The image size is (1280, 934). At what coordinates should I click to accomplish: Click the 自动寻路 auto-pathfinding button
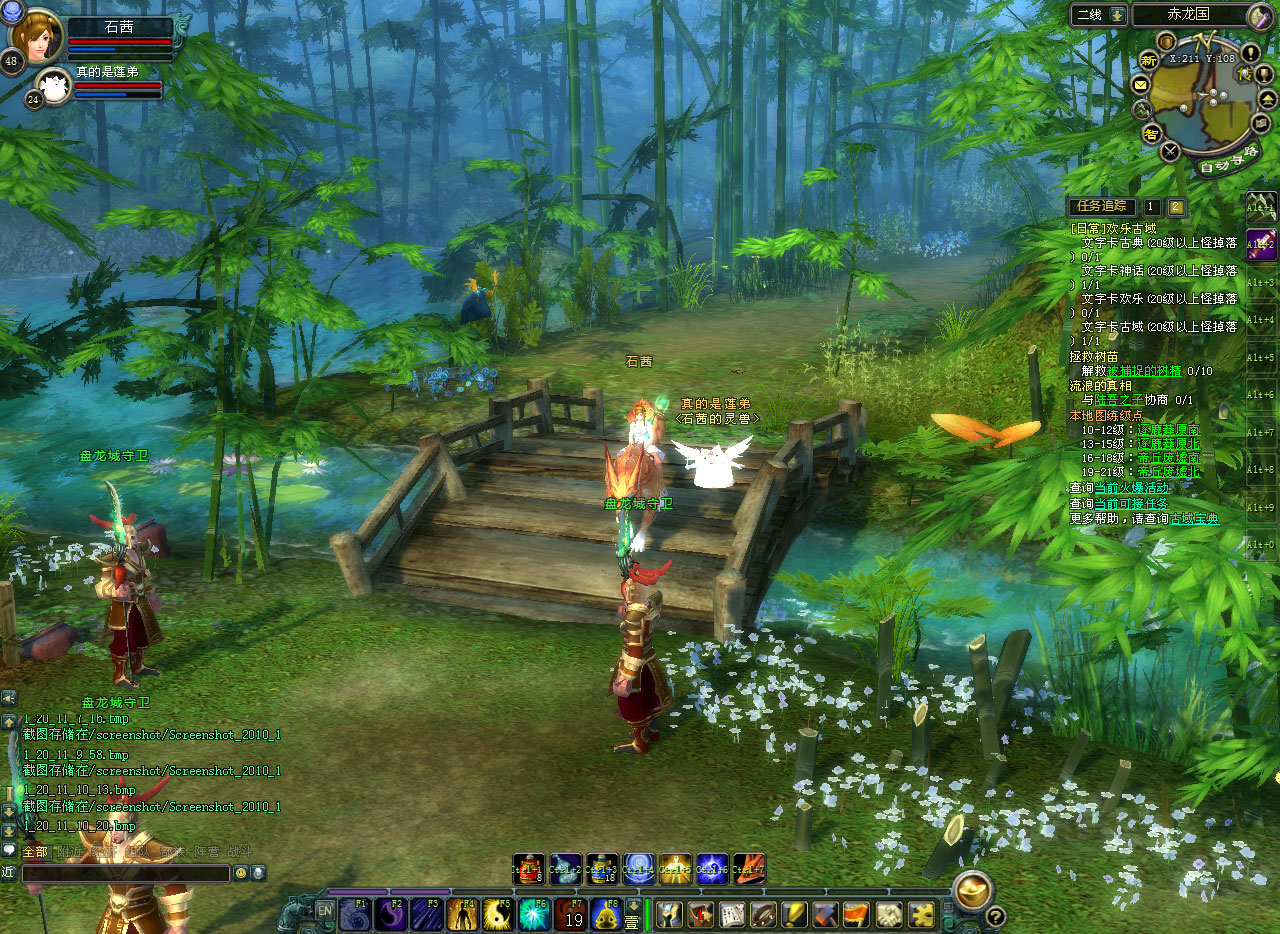(x=1228, y=168)
